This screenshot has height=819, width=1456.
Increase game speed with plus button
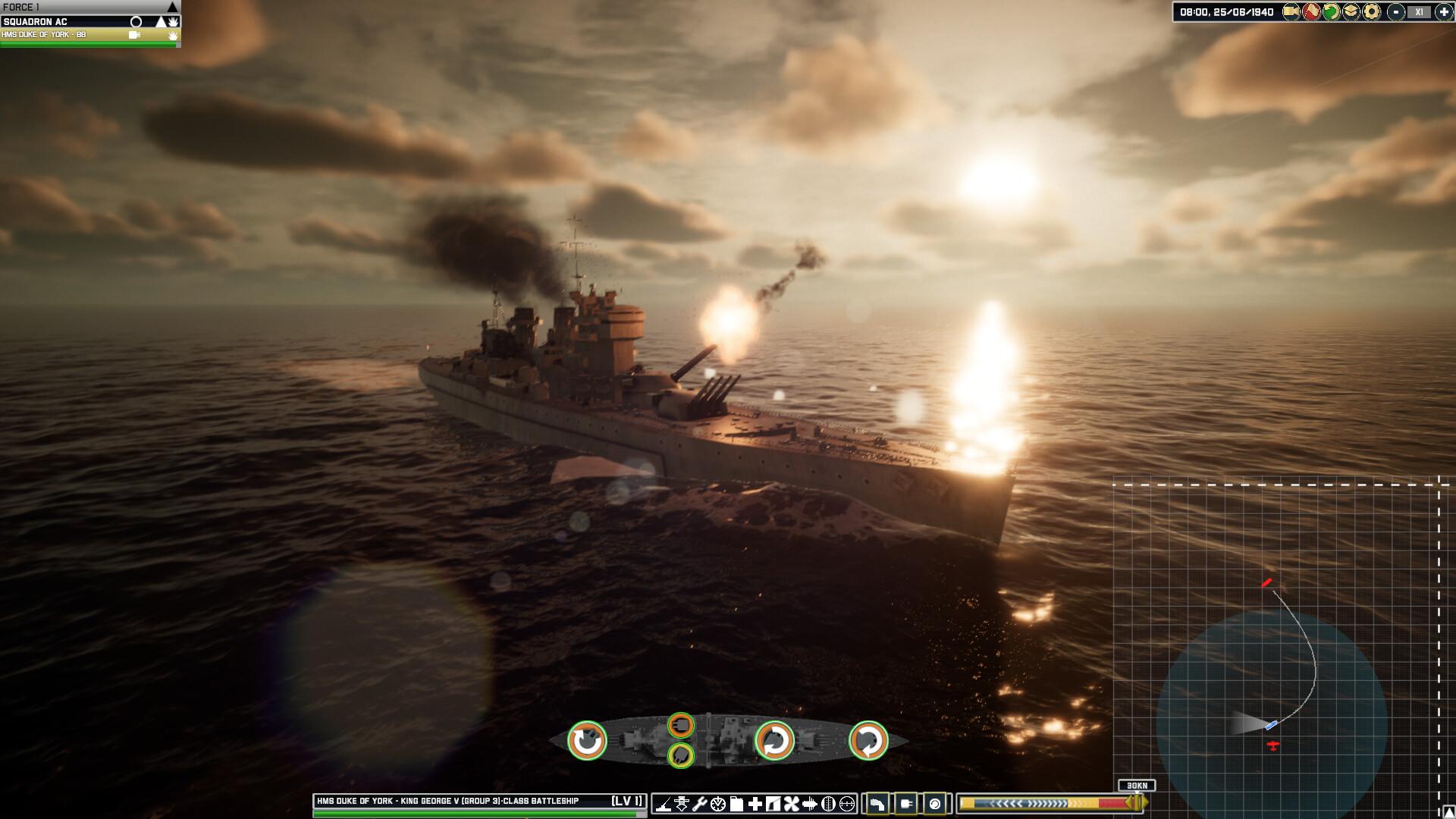[1443, 12]
